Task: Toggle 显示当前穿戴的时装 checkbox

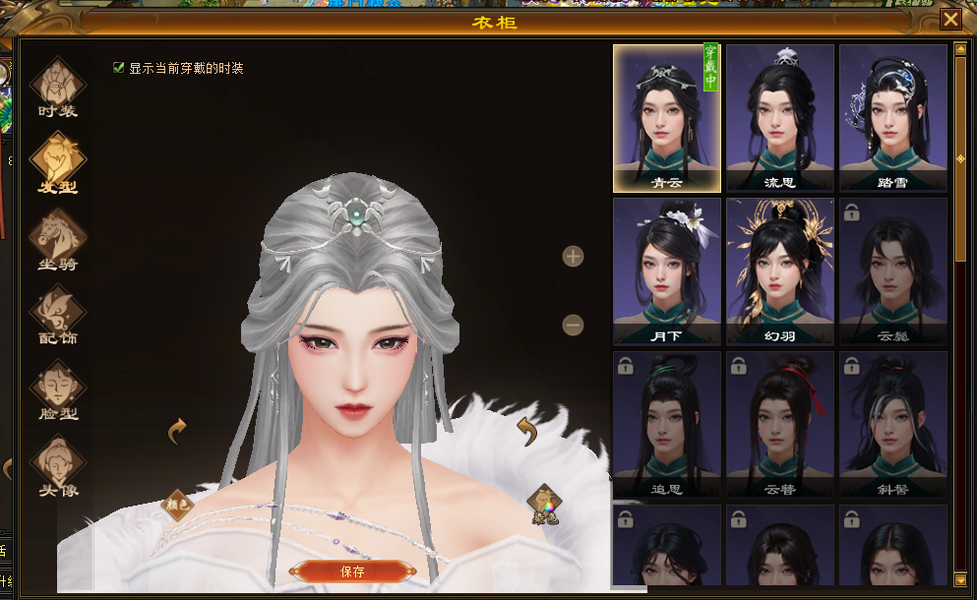Action: (119, 68)
